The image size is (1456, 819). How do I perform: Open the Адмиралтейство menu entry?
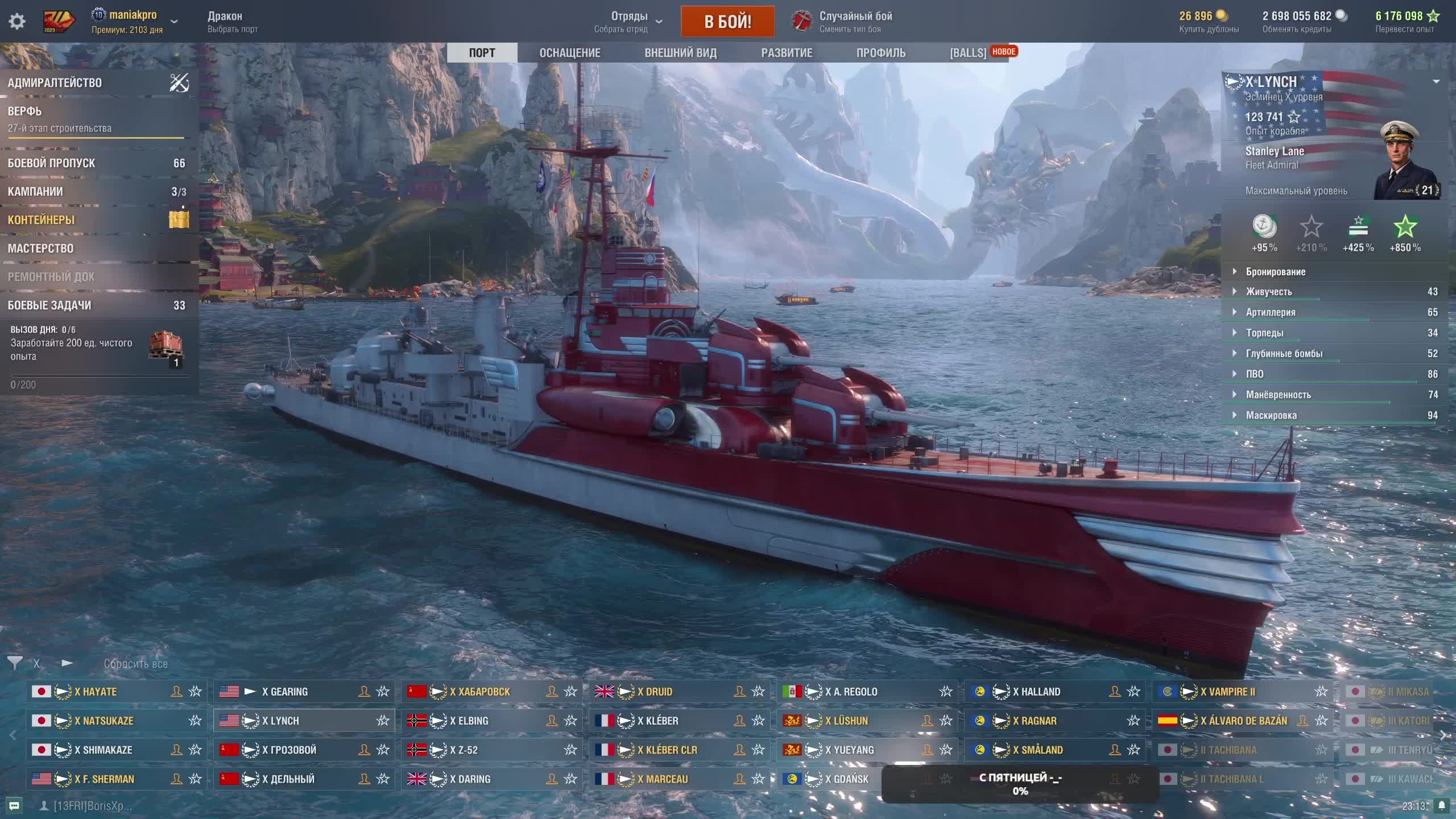click(55, 83)
